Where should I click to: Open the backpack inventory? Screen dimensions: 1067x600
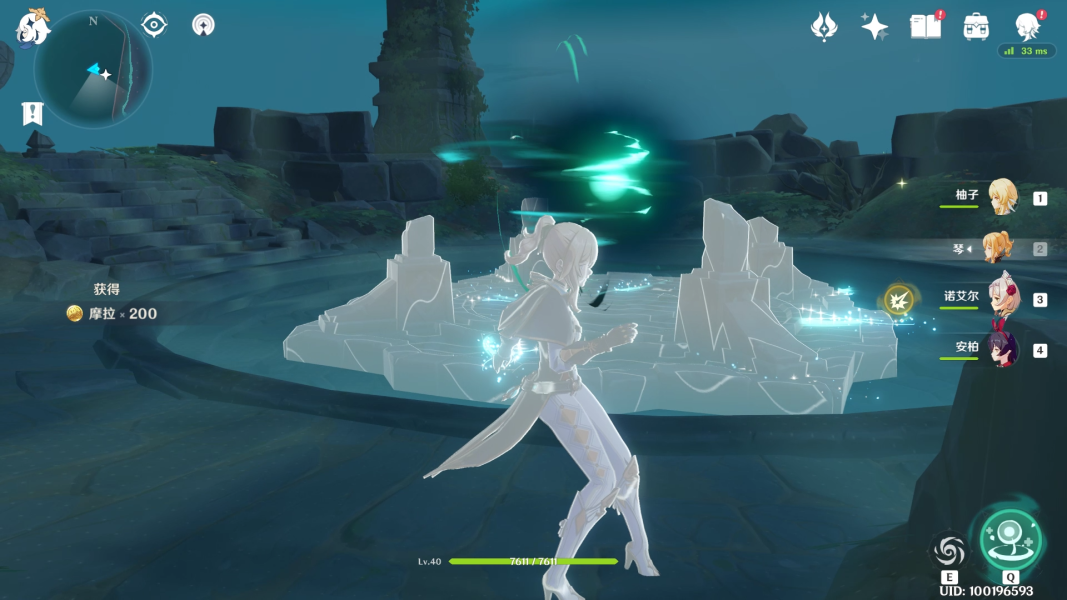976,27
